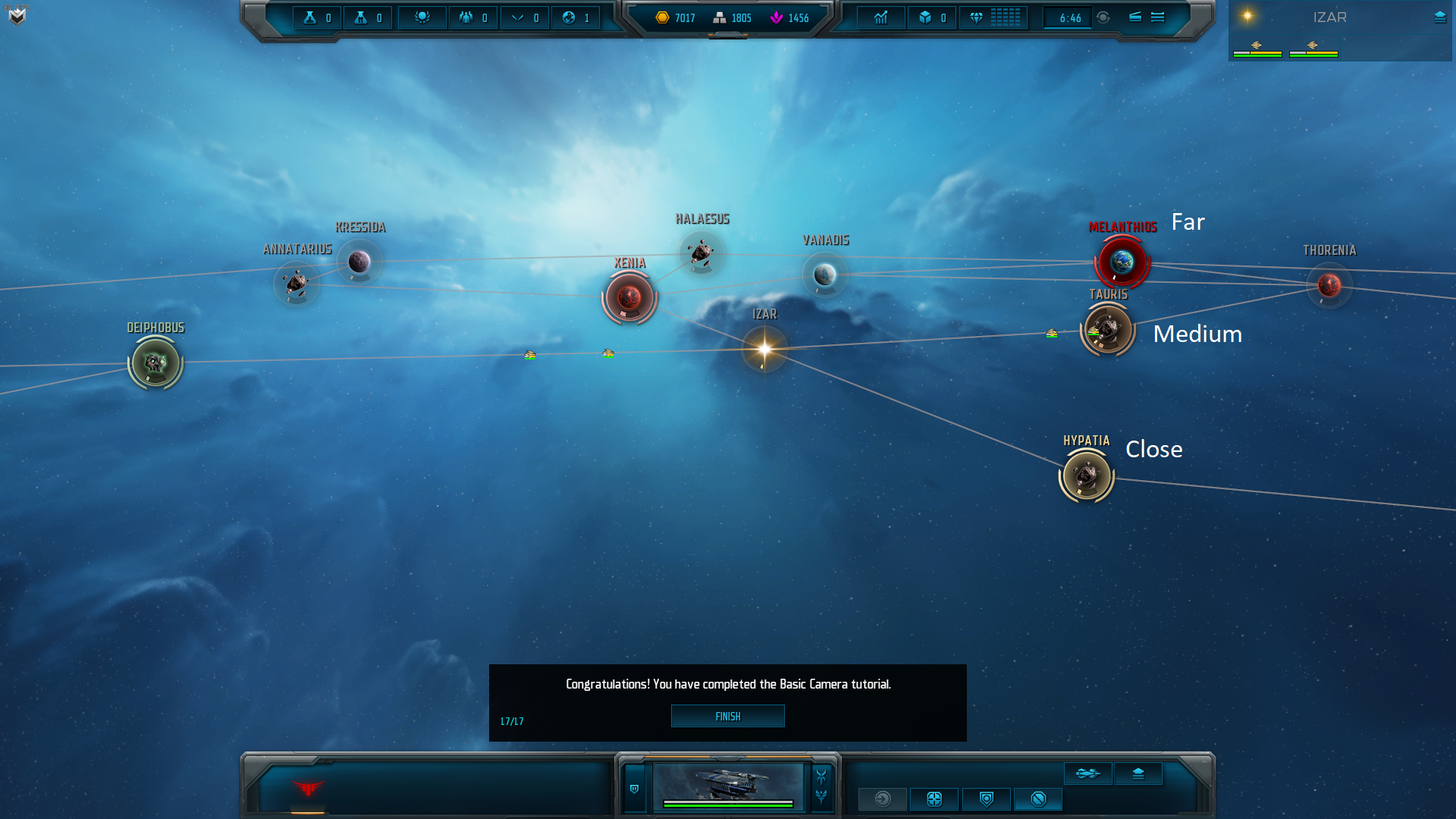Click the stop command icon
The height and width of the screenshot is (819, 1456).
(1037, 799)
